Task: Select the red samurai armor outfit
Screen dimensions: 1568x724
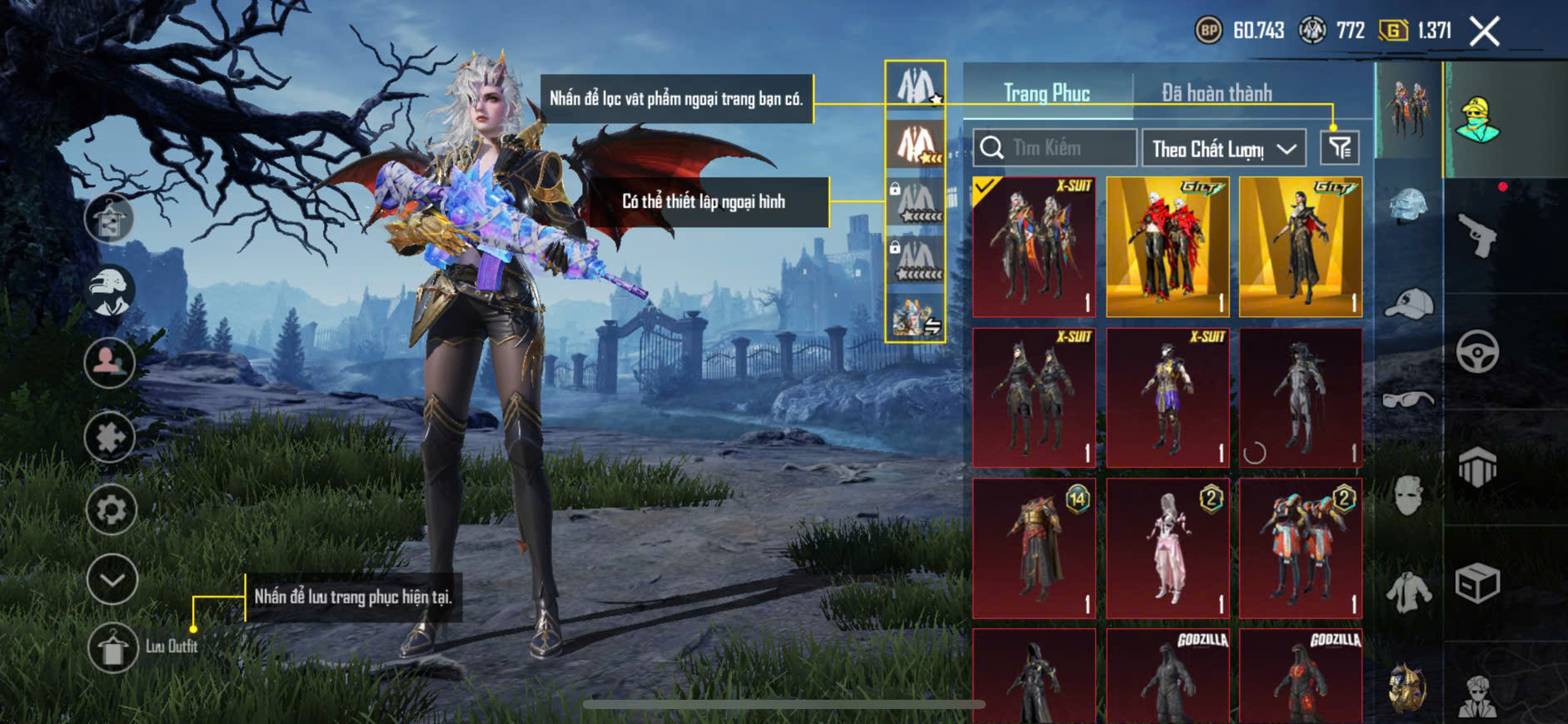Action: click(x=1034, y=548)
